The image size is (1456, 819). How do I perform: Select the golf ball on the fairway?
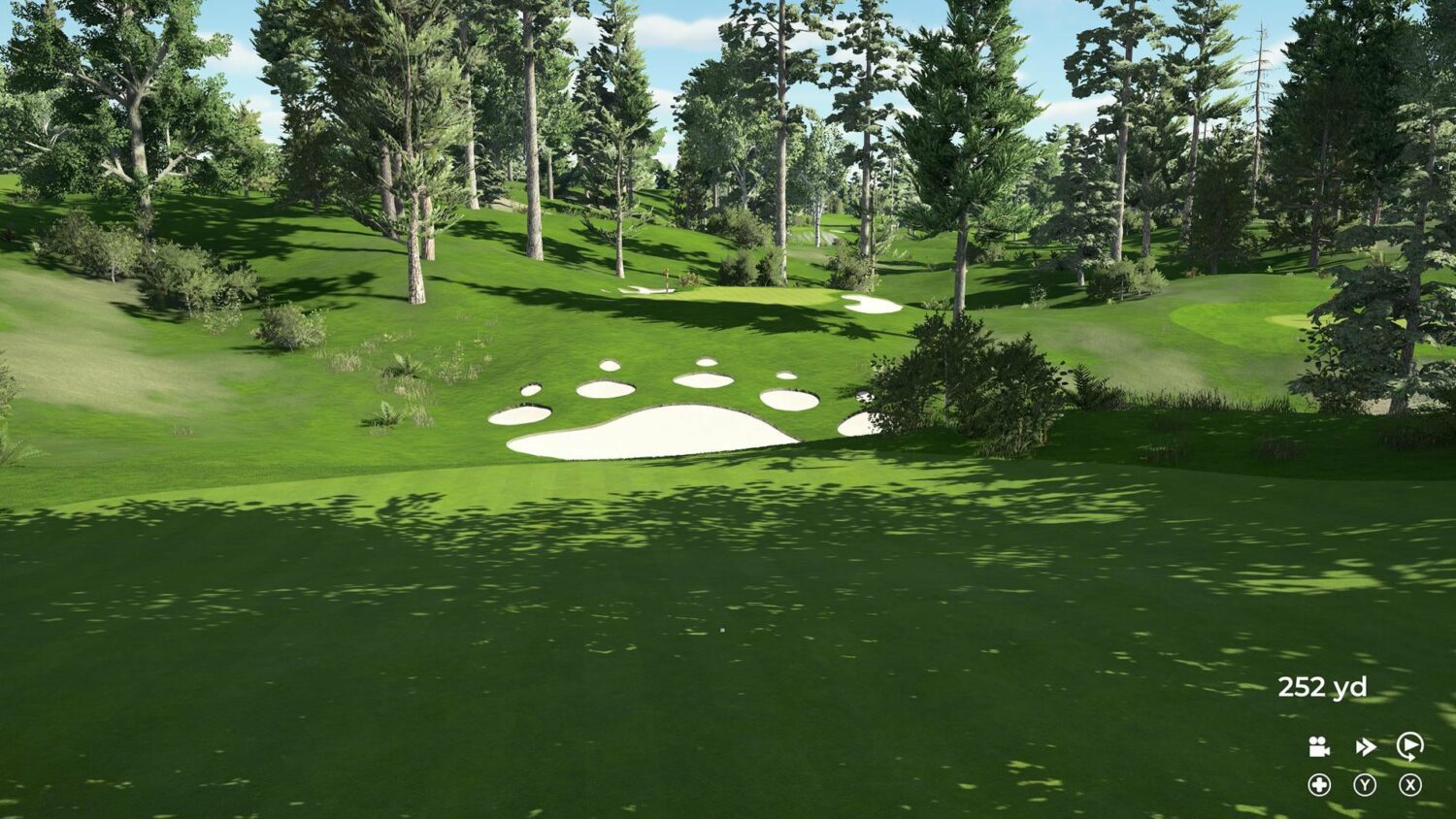[x=723, y=630]
